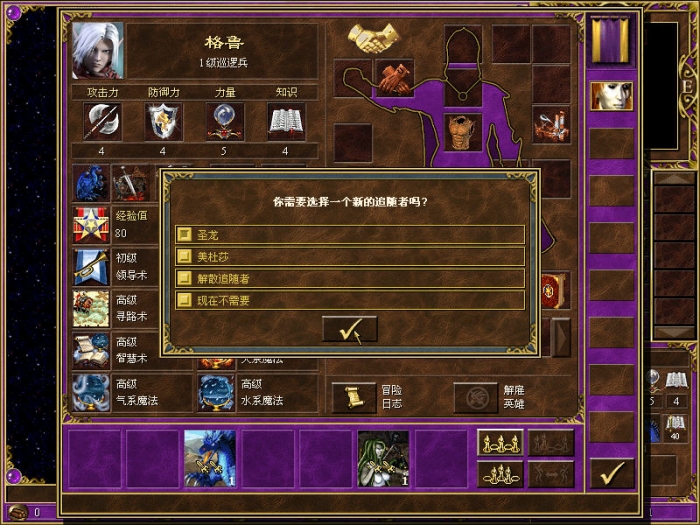Click the 攻击力 attack stat icon
The image size is (700, 525).
(x=102, y=122)
